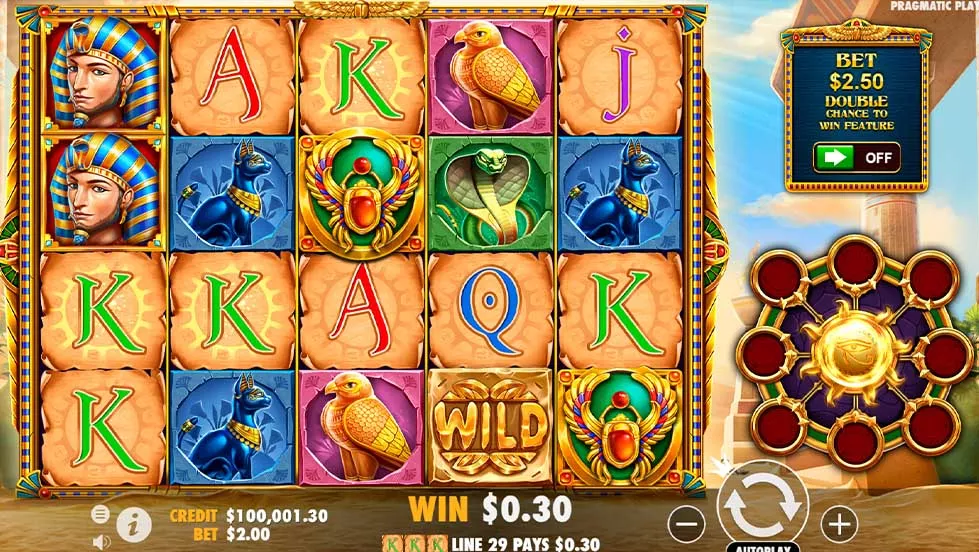Mute the sound with the speaker icon
979x552 pixels.
tap(100, 541)
